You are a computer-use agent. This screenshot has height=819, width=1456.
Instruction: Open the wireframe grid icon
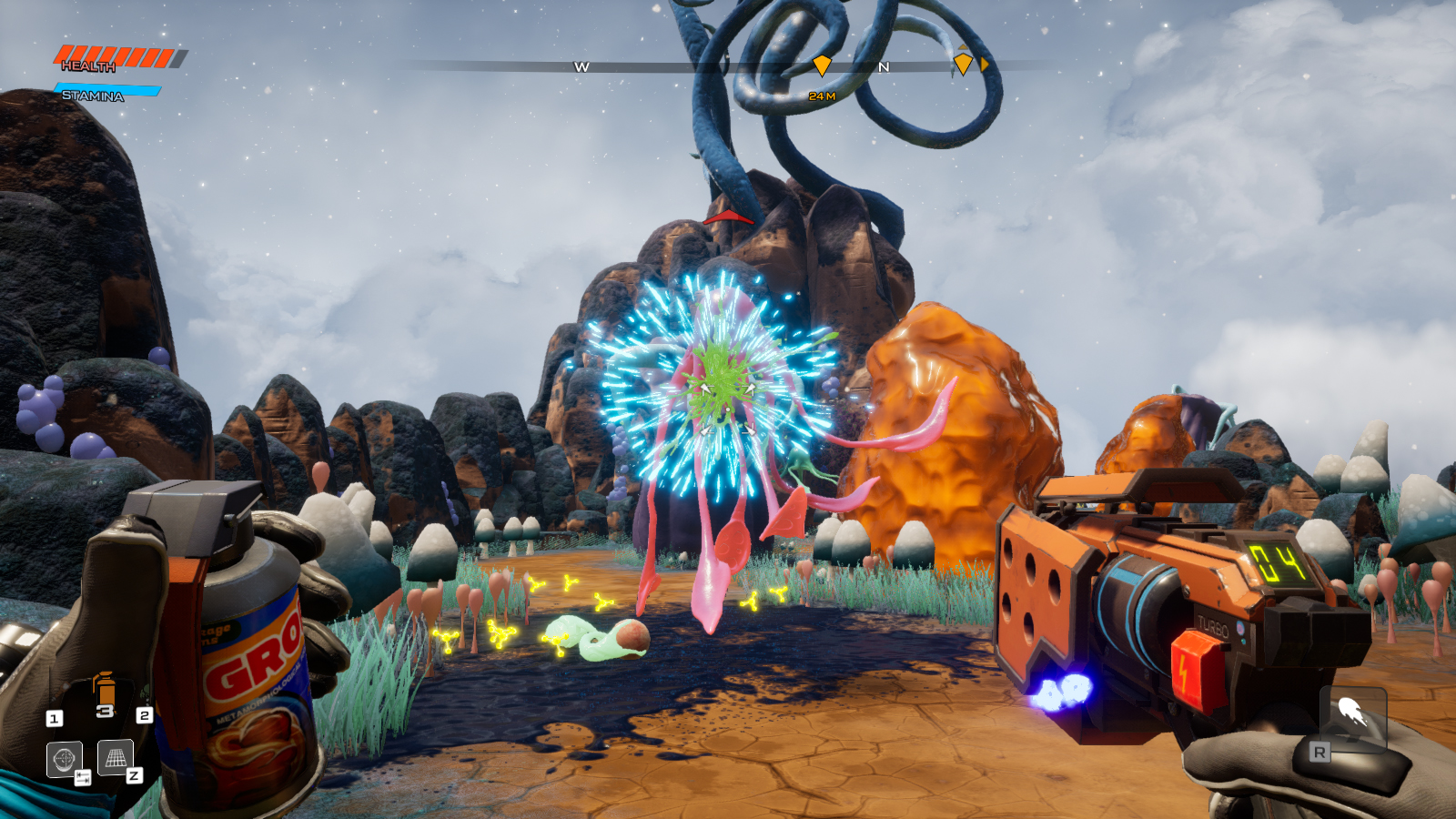click(116, 757)
